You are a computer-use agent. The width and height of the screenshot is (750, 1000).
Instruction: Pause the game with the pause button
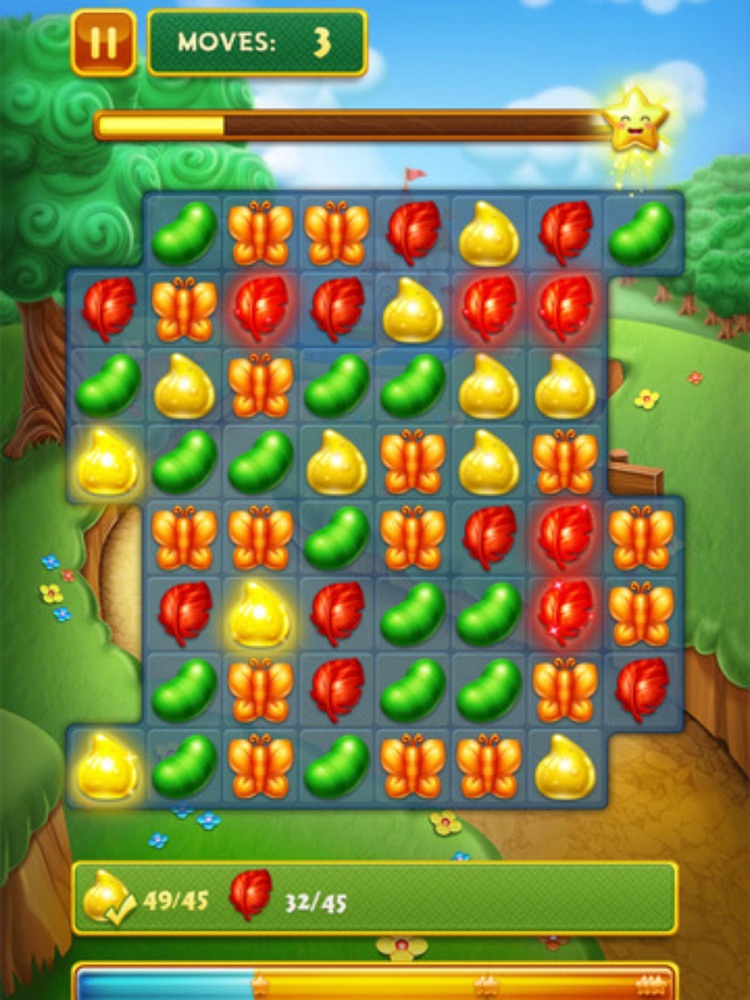point(103,42)
